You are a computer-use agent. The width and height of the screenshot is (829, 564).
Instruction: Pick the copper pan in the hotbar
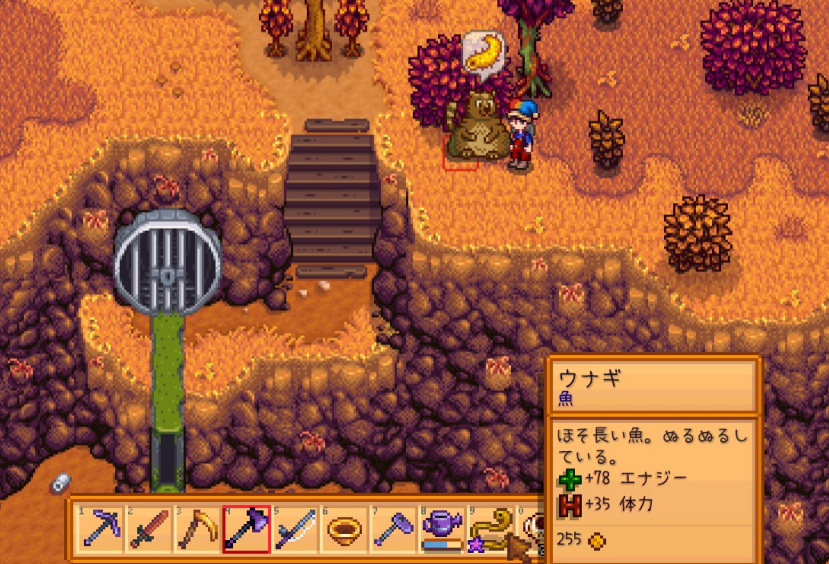click(x=344, y=528)
